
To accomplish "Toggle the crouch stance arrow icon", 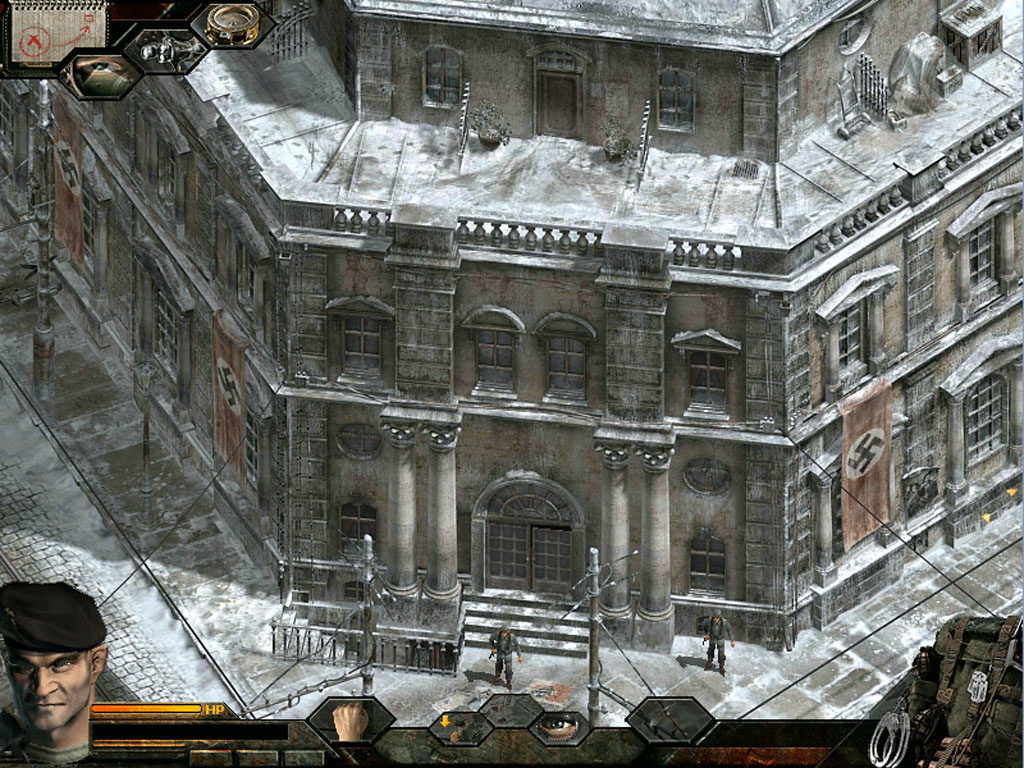I will [447, 724].
